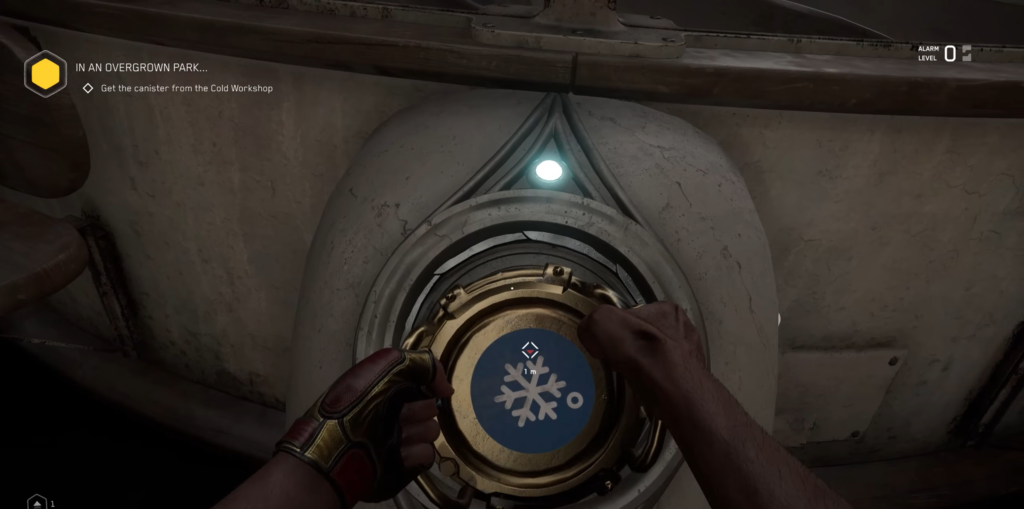Viewport: 1024px width, 509px height.
Task: Click the diamond objective waypoint marker
Action: point(530,349)
